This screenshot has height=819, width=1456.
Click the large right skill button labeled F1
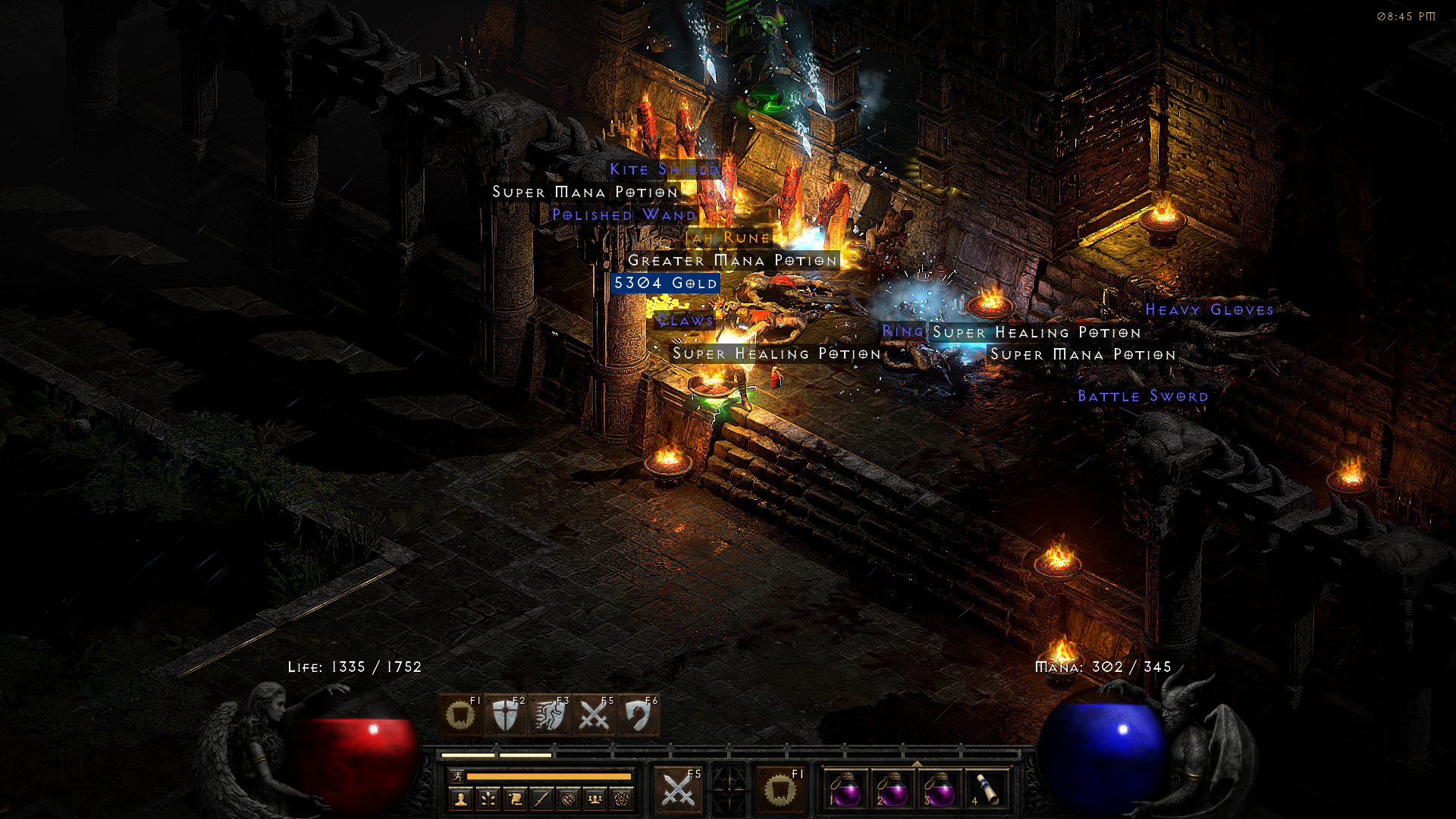(x=780, y=790)
